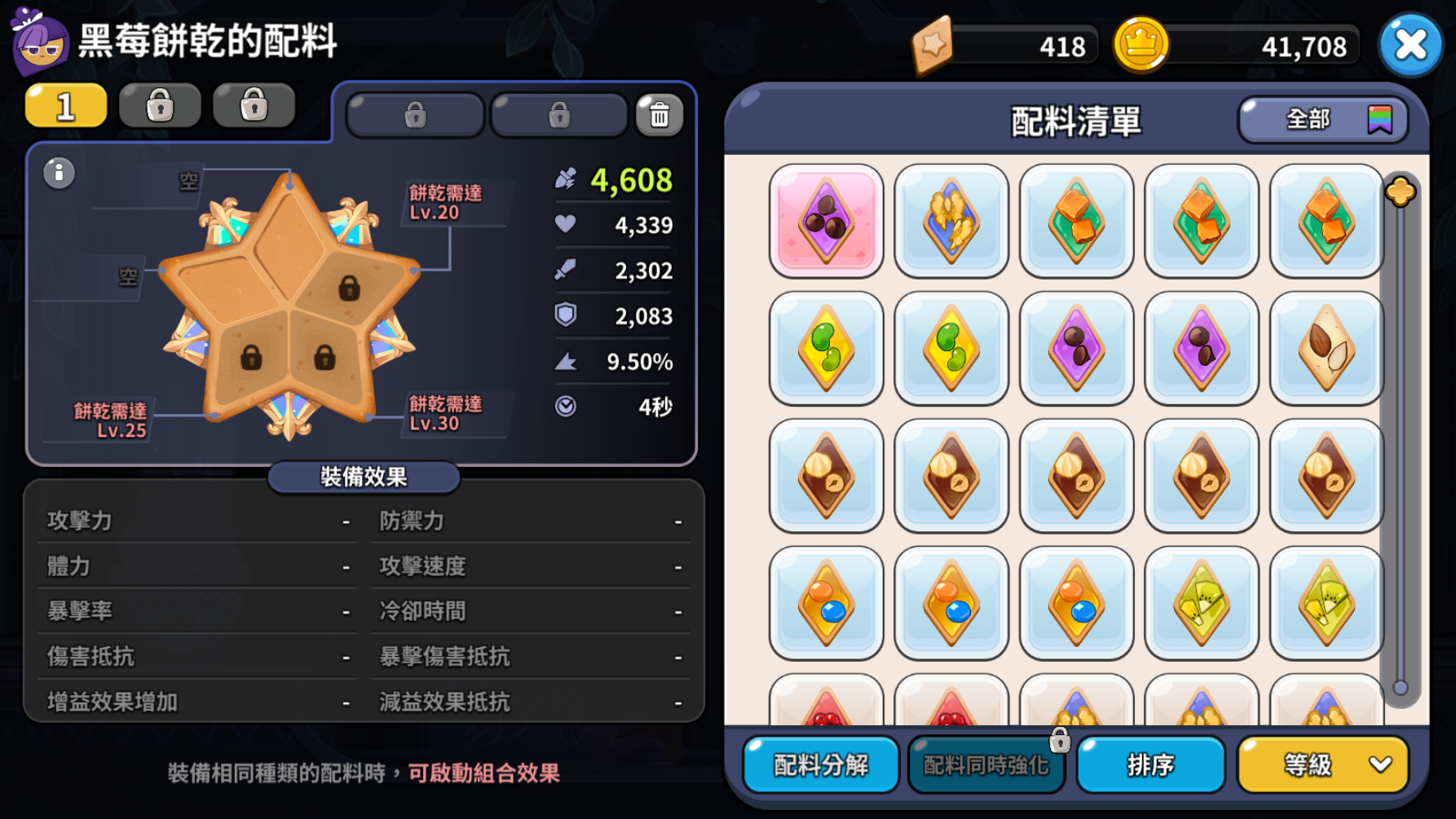This screenshot has width=1456, height=819.
Task: Select preset tab number 1
Action: (x=66, y=106)
